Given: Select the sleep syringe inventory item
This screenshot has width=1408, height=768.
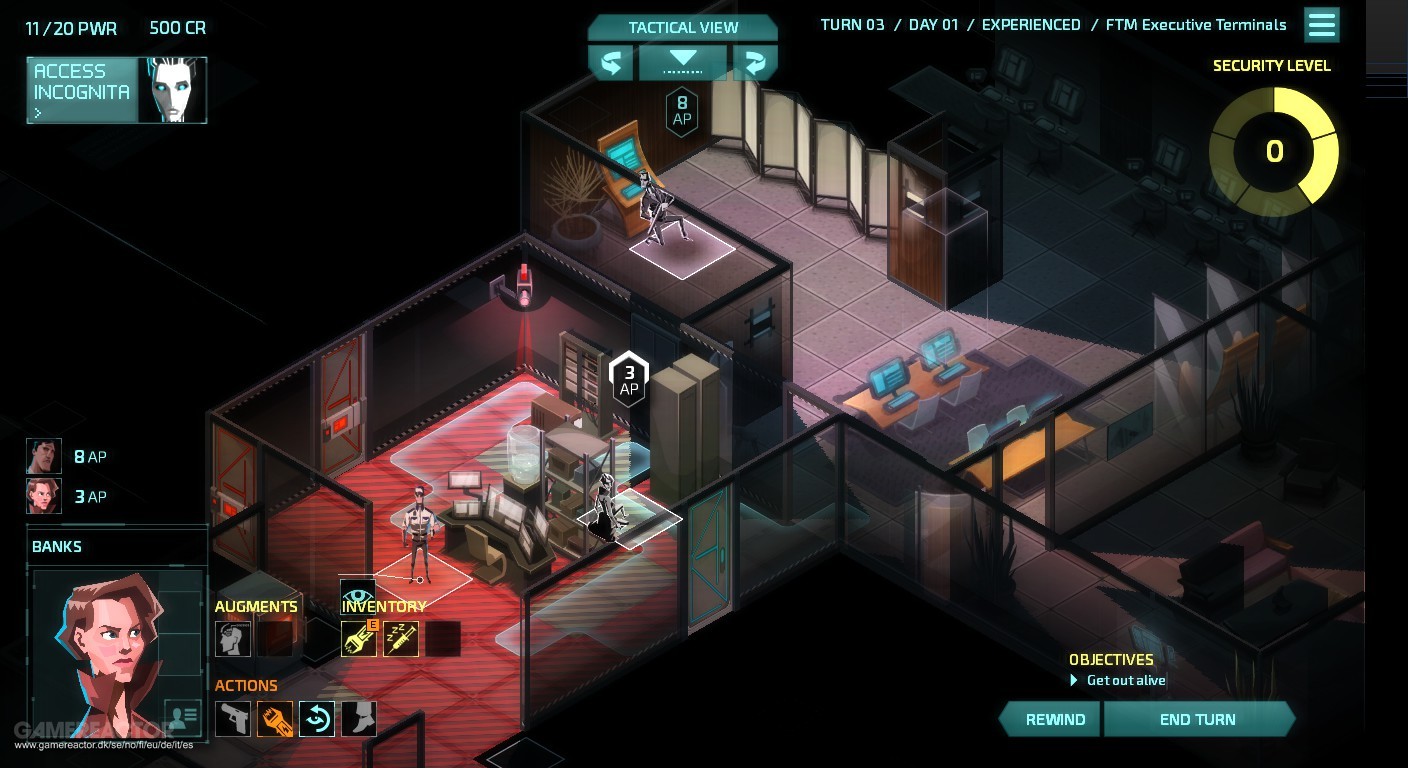Looking at the screenshot, I should 401,639.
